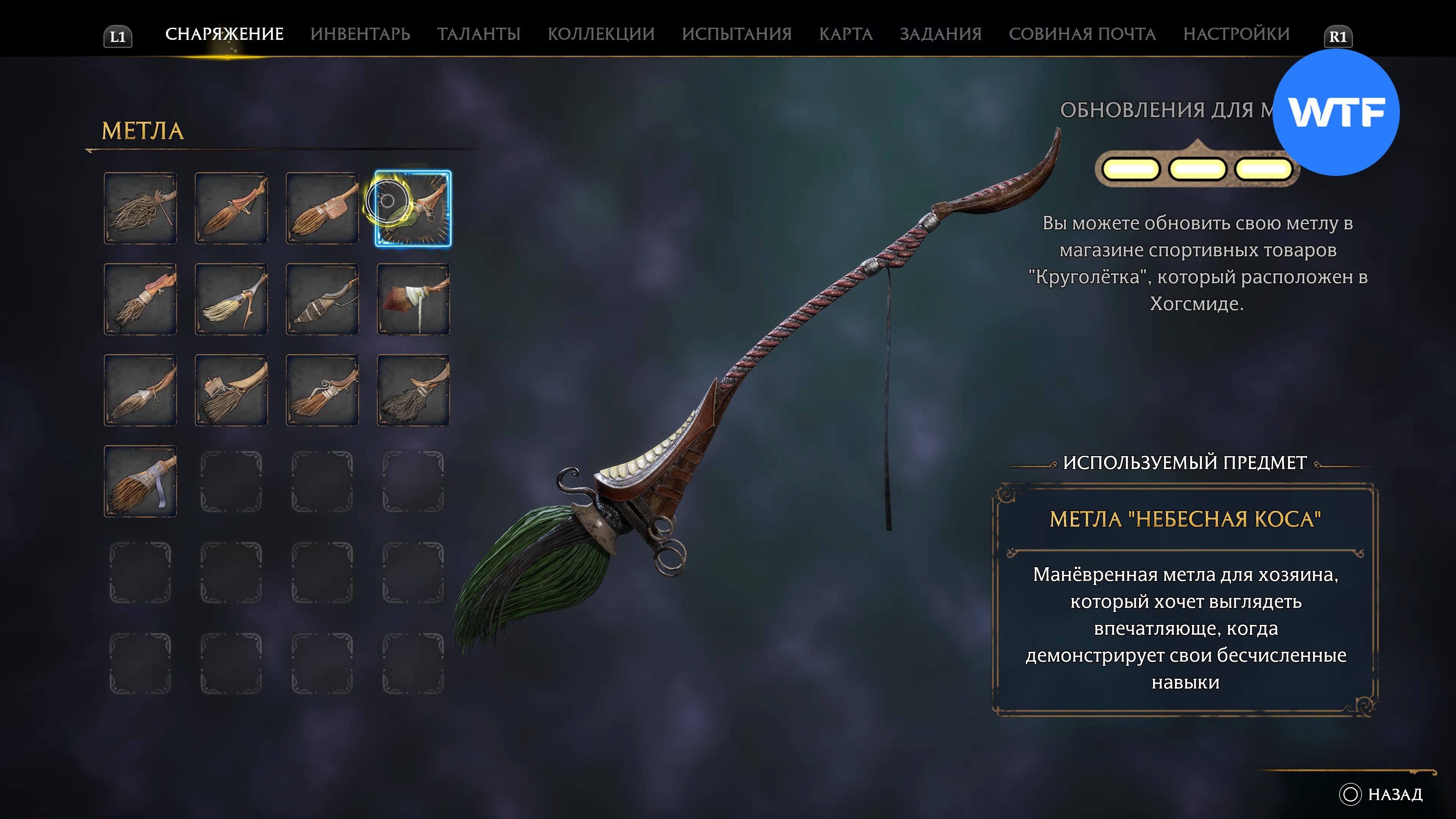Click the blue WTF overlay badge
Screen dimensions: 1456x819
tap(1335, 113)
